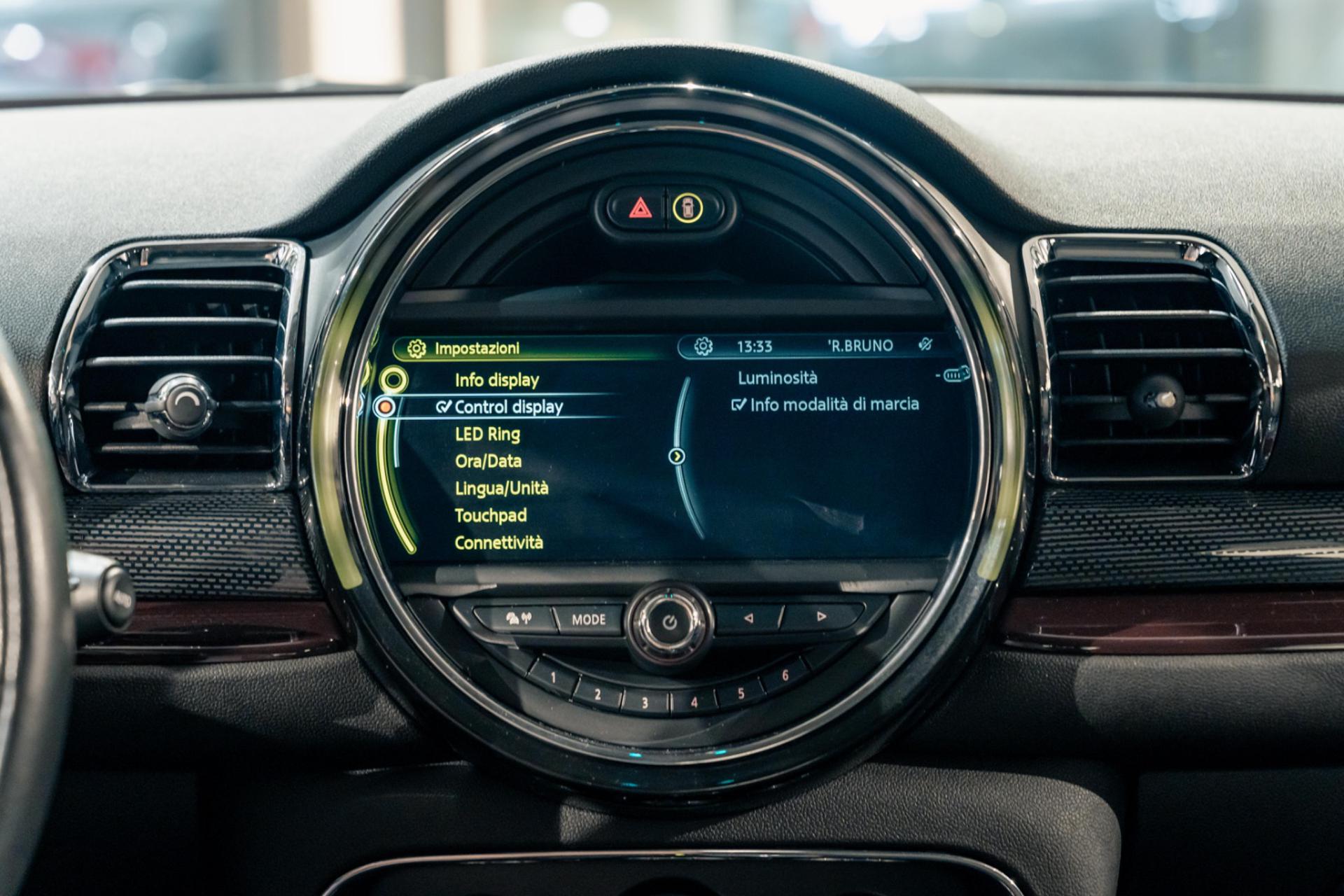Click the Impostazioni header title
The height and width of the screenshot is (896, 1344).
[477, 348]
